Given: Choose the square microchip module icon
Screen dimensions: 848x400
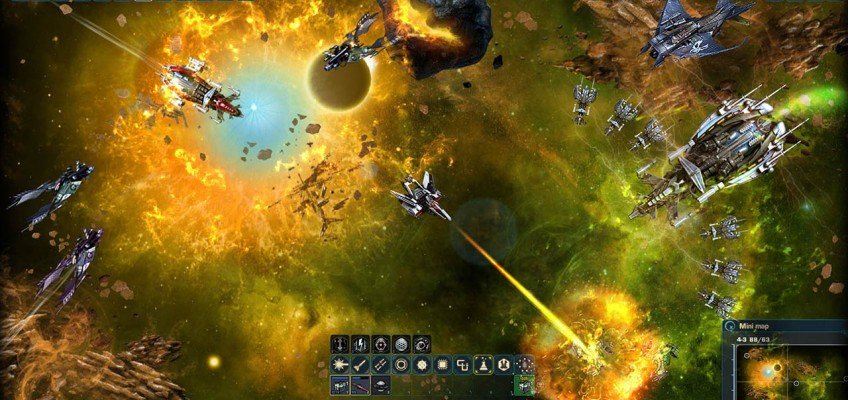Looking at the screenshot, I should pyautogui.click(x=443, y=365).
